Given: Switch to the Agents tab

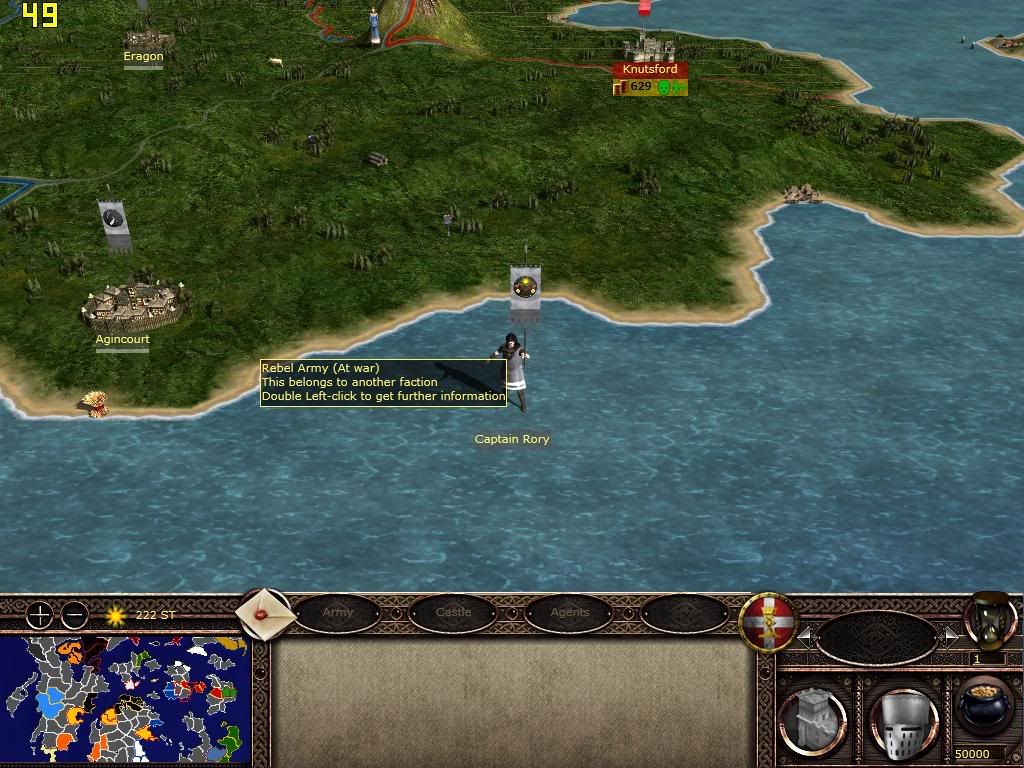Looking at the screenshot, I should 569,612.
